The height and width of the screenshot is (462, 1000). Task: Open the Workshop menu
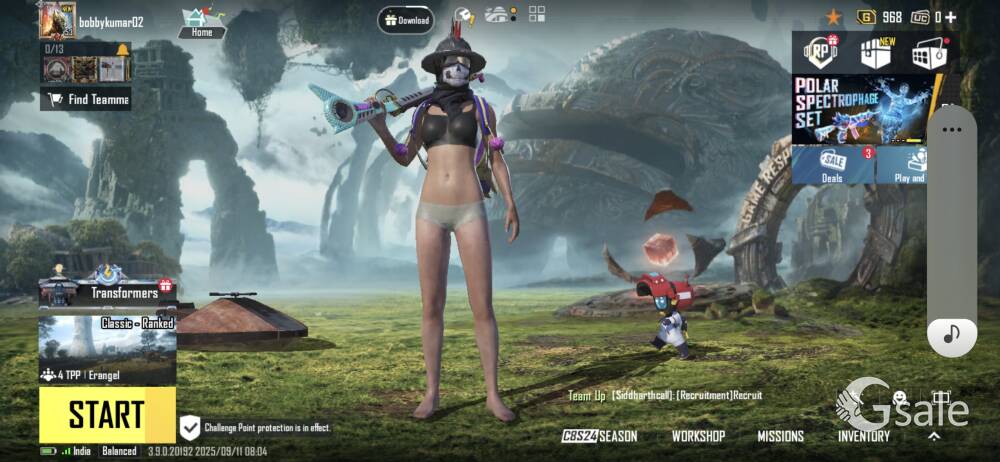click(x=698, y=436)
